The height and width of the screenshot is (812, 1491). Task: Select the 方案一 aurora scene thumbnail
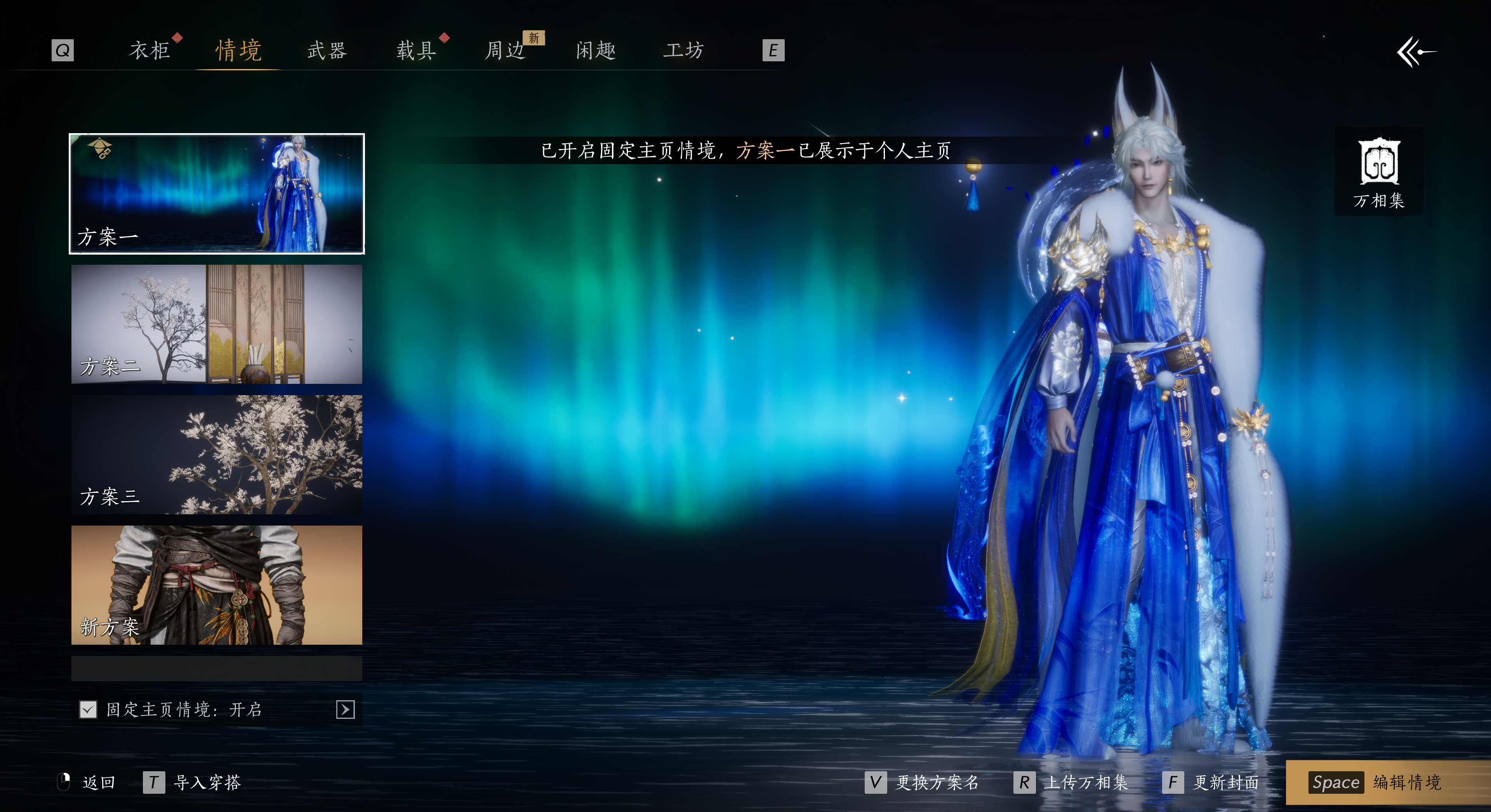coord(217,194)
